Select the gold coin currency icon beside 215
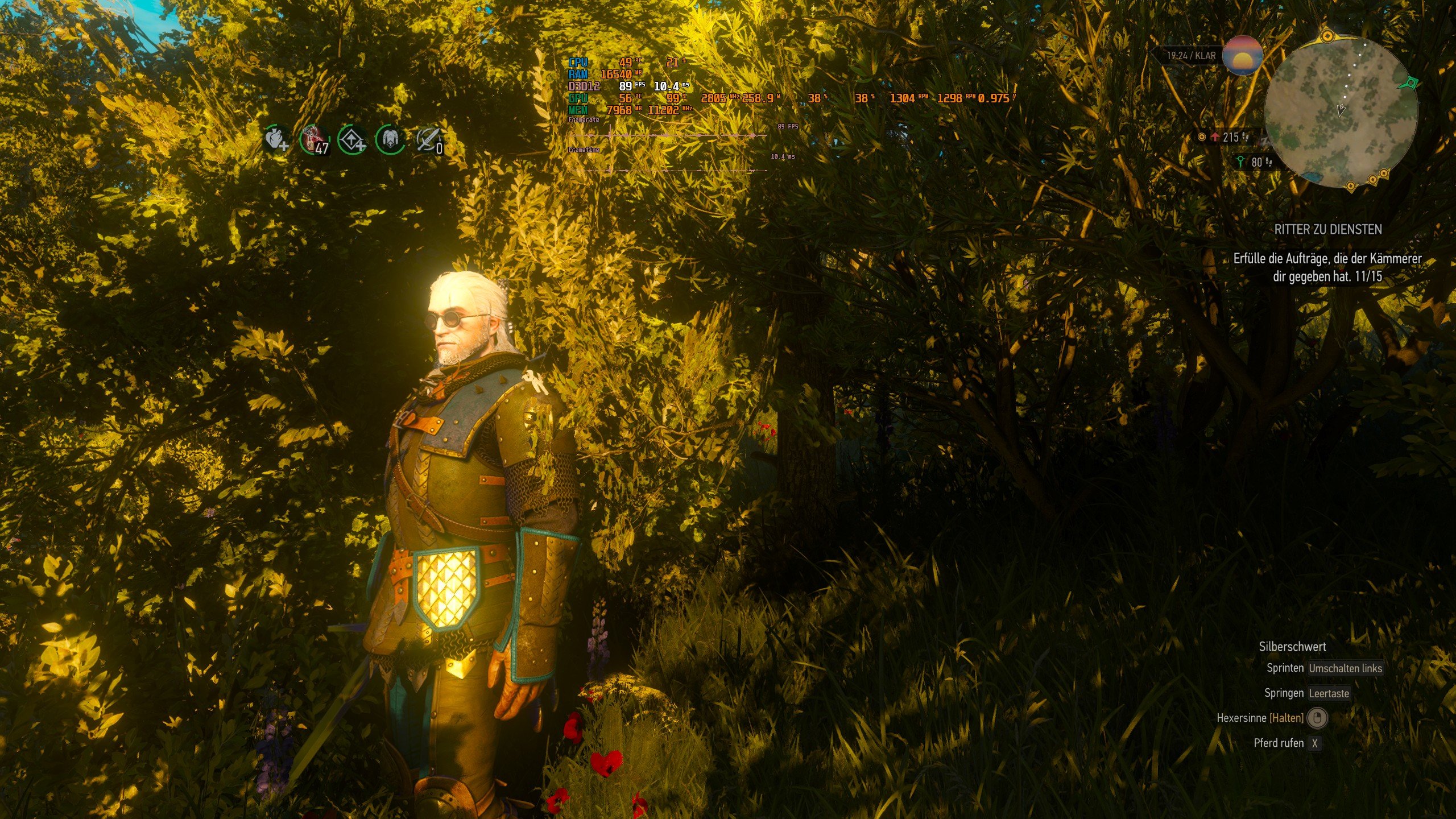1456x819 pixels. click(1202, 136)
